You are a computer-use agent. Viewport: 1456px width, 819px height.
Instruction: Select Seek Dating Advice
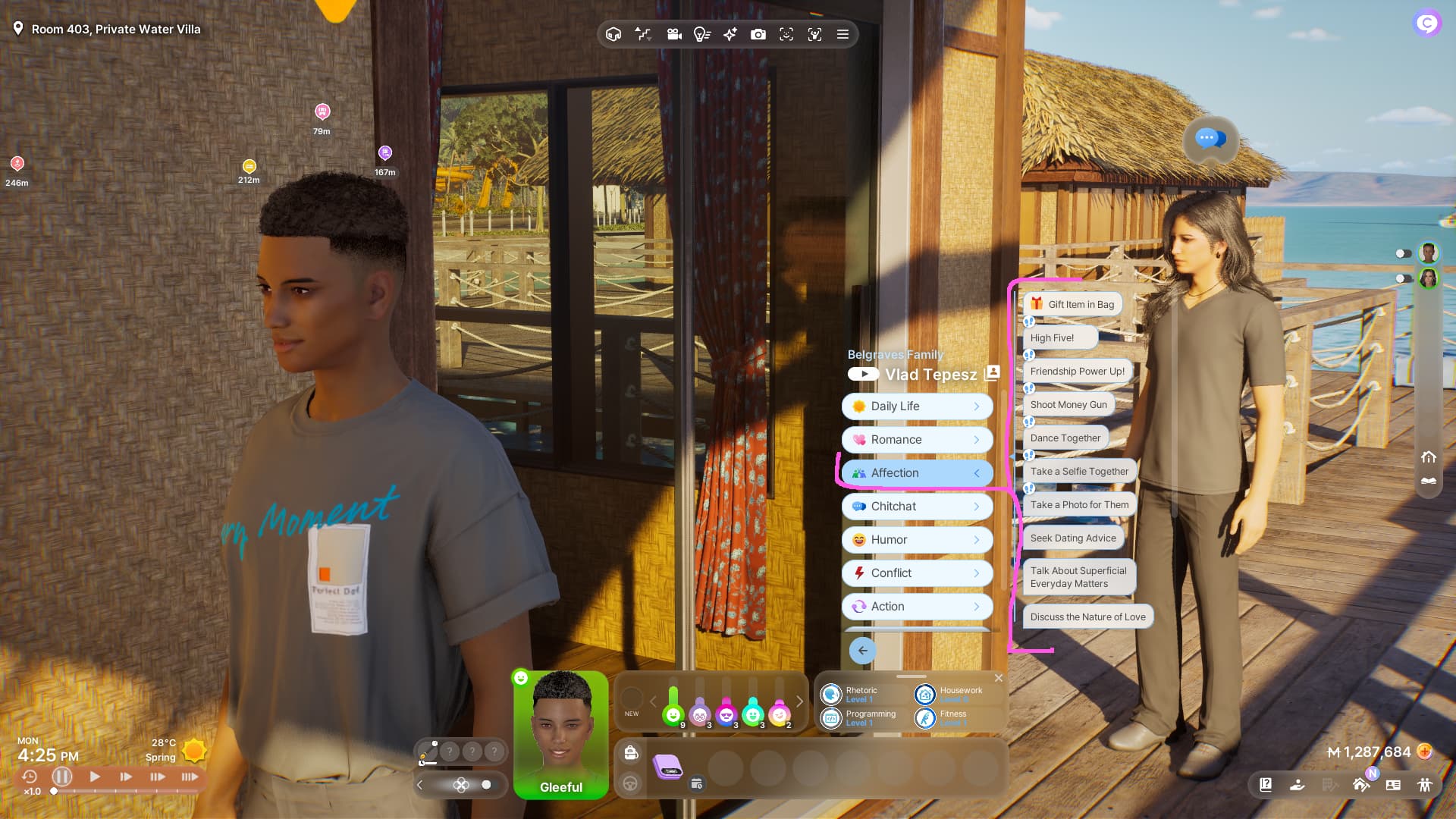1072,538
